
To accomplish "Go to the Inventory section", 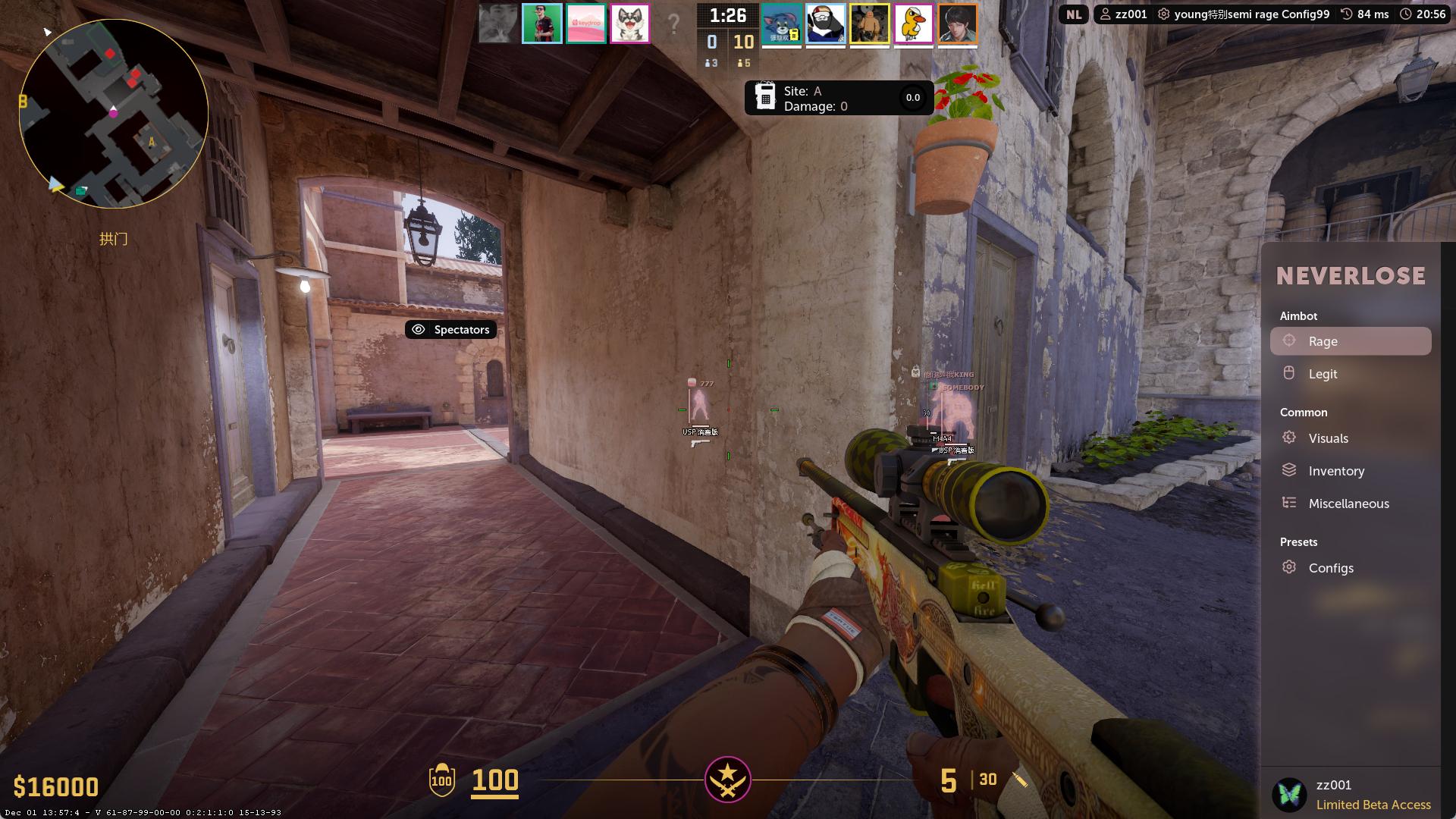I will tap(1335, 471).
